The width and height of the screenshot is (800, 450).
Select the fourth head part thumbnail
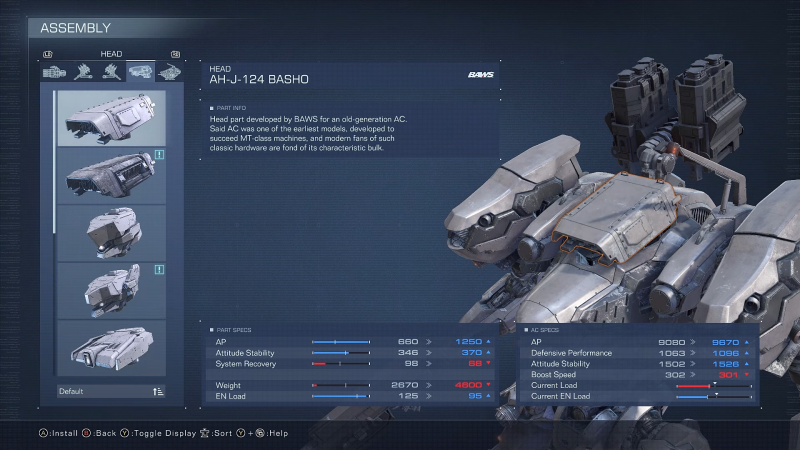[111, 290]
